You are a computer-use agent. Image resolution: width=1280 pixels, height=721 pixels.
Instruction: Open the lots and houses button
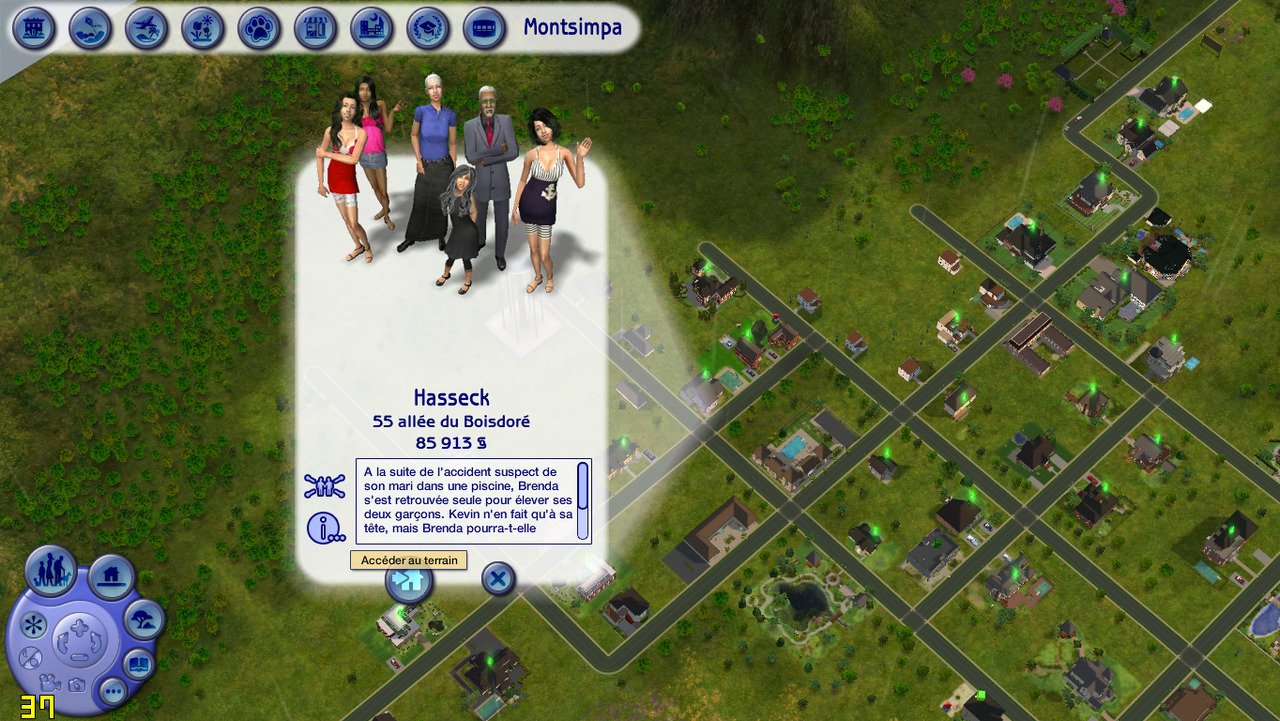[x=111, y=577]
